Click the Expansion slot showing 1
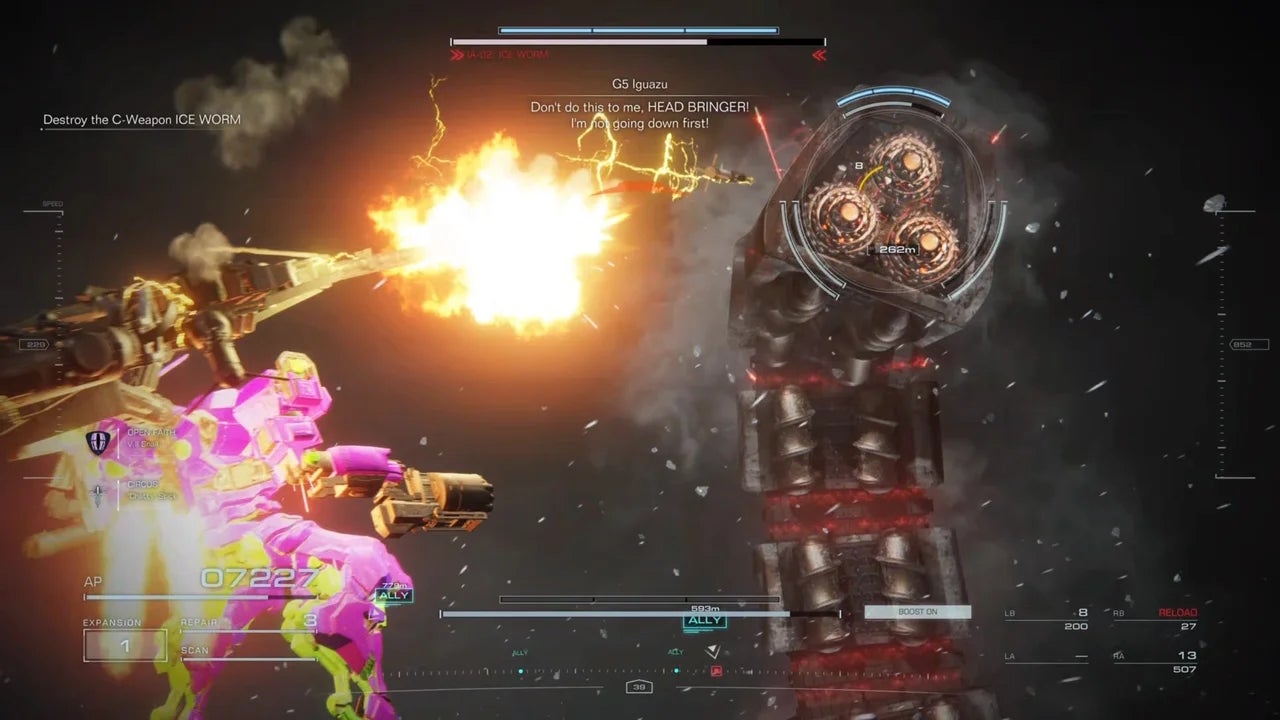Viewport: 1280px width, 720px height. [x=125, y=646]
